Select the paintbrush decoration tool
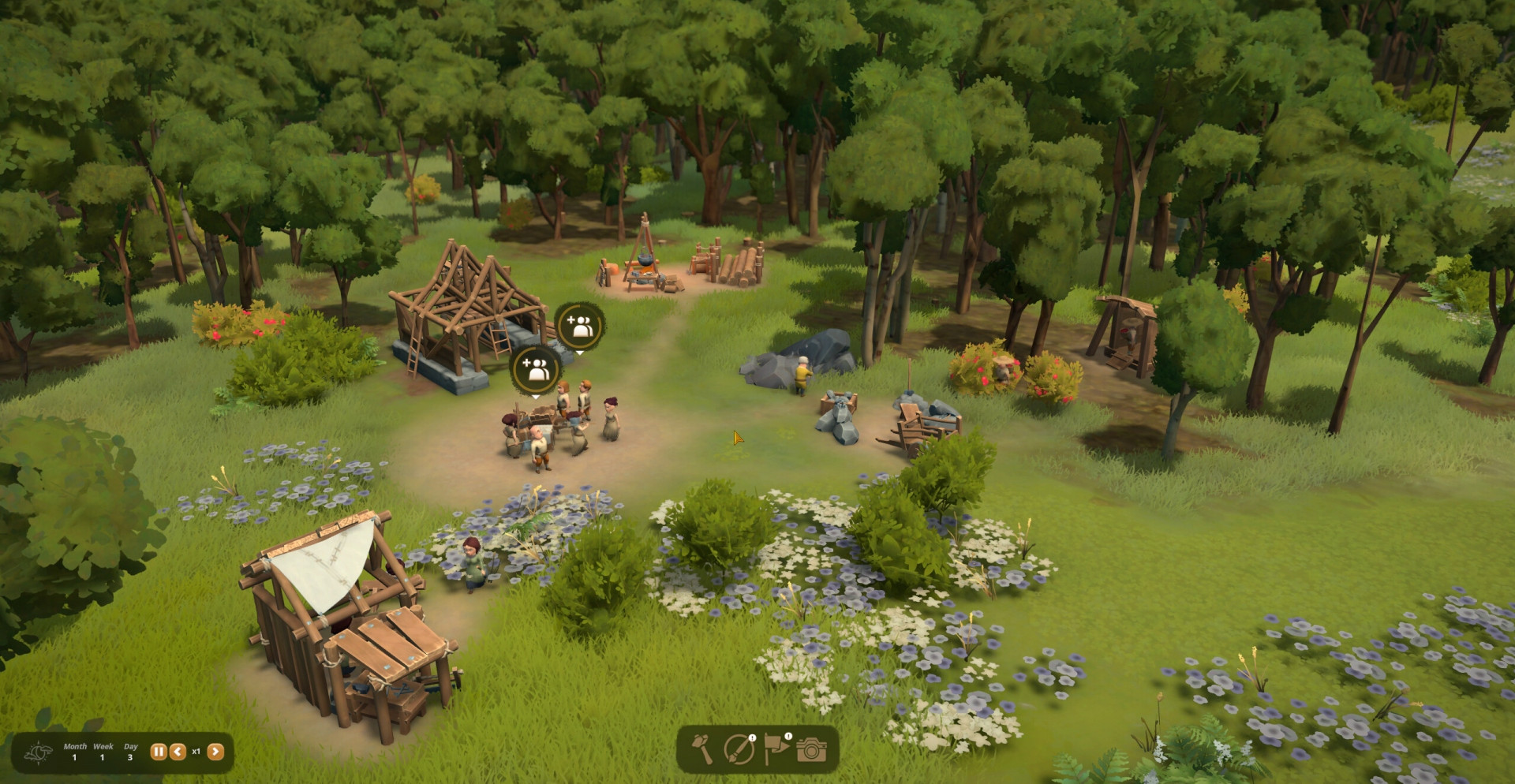The width and height of the screenshot is (1515, 784). coord(739,749)
